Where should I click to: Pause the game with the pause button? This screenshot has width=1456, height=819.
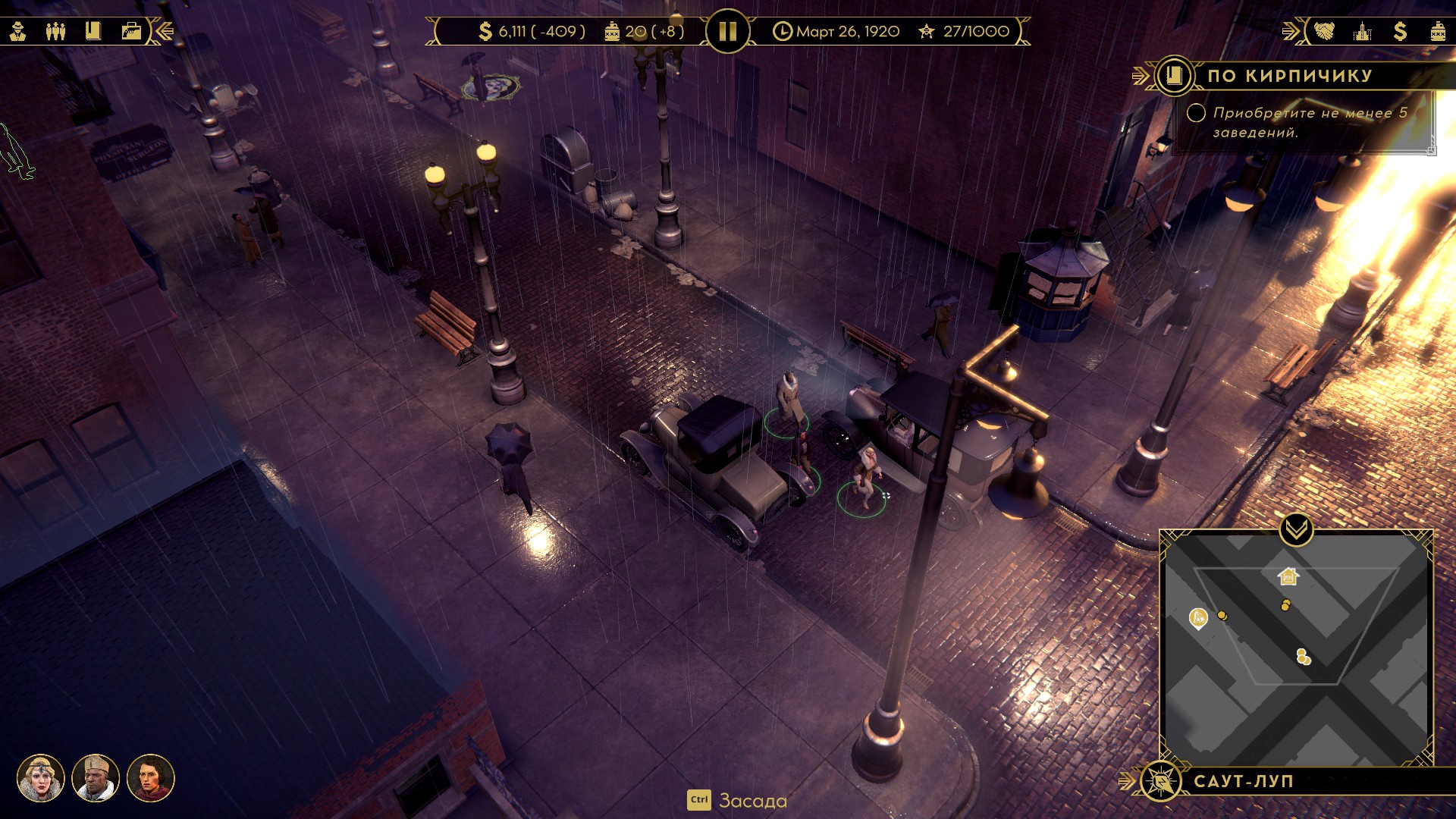(727, 31)
